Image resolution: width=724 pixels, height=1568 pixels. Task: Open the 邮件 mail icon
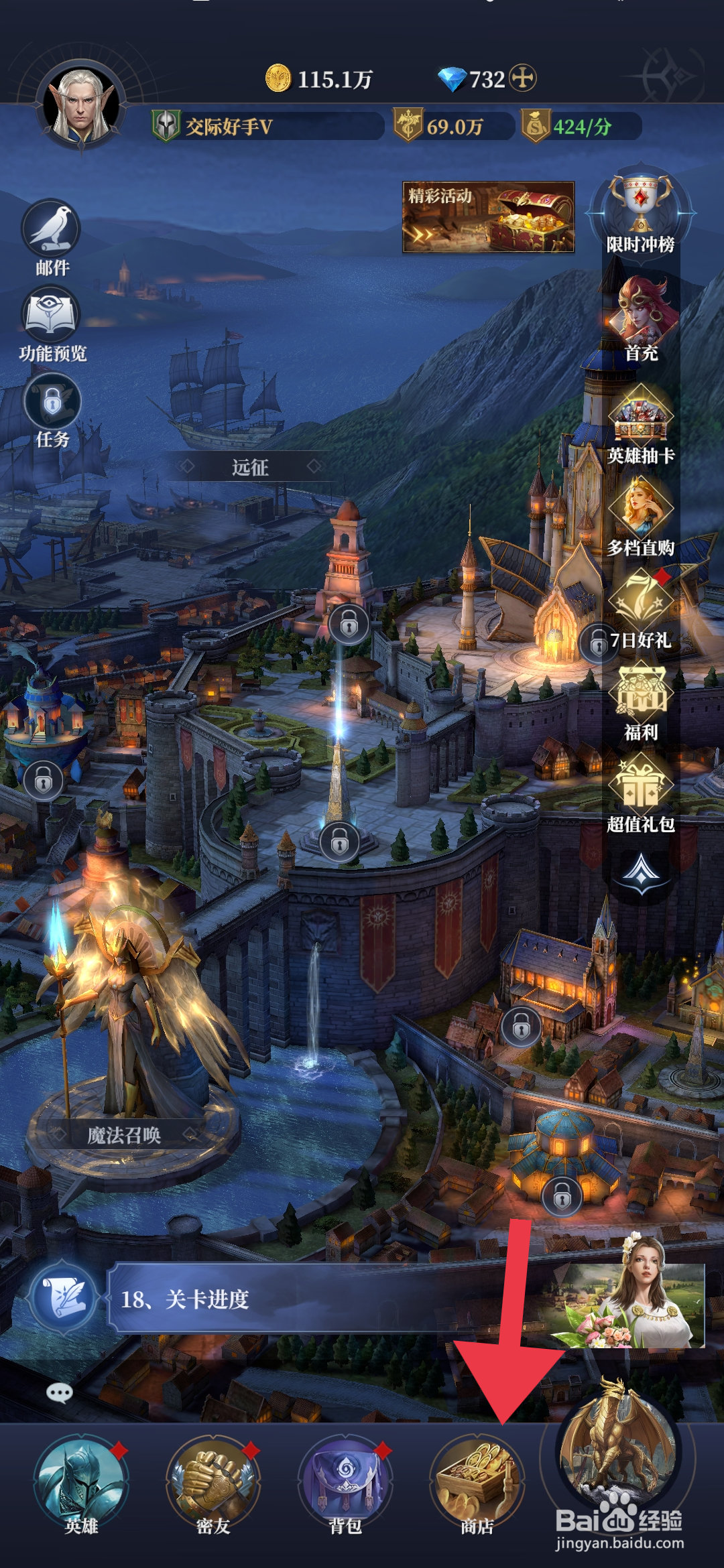(x=52, y=236)
